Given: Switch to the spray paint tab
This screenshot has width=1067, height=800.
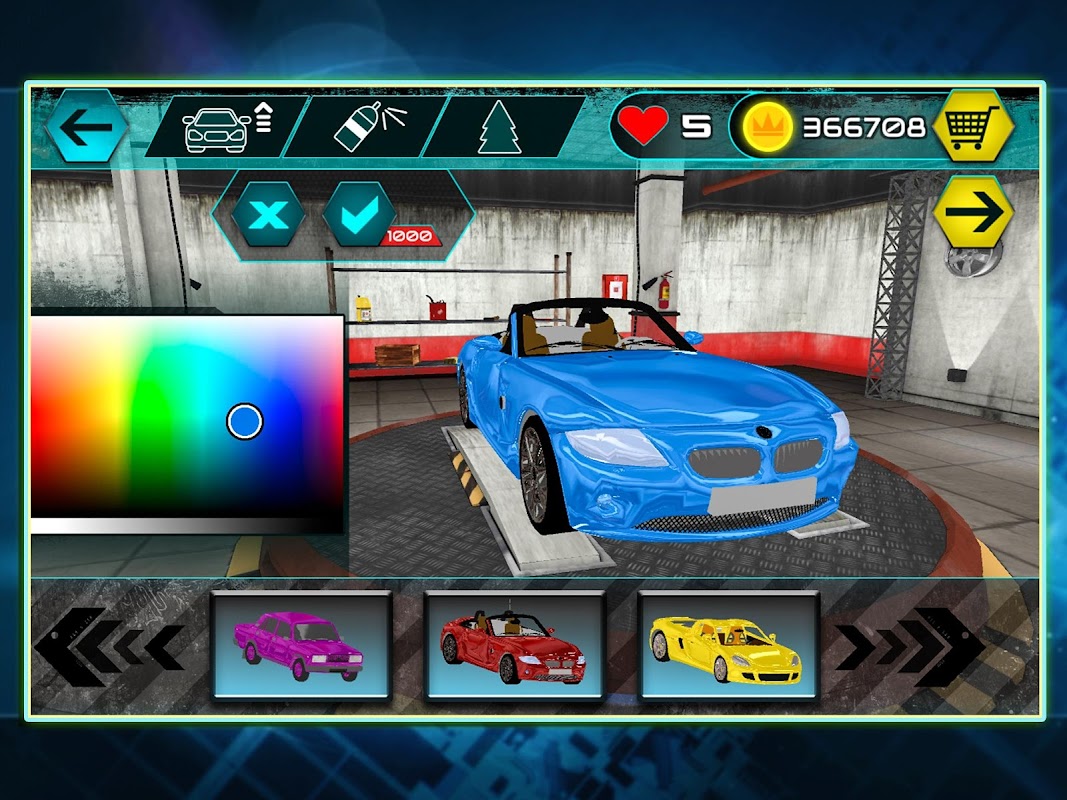Looking at the screenshot, I should (363, 127).
